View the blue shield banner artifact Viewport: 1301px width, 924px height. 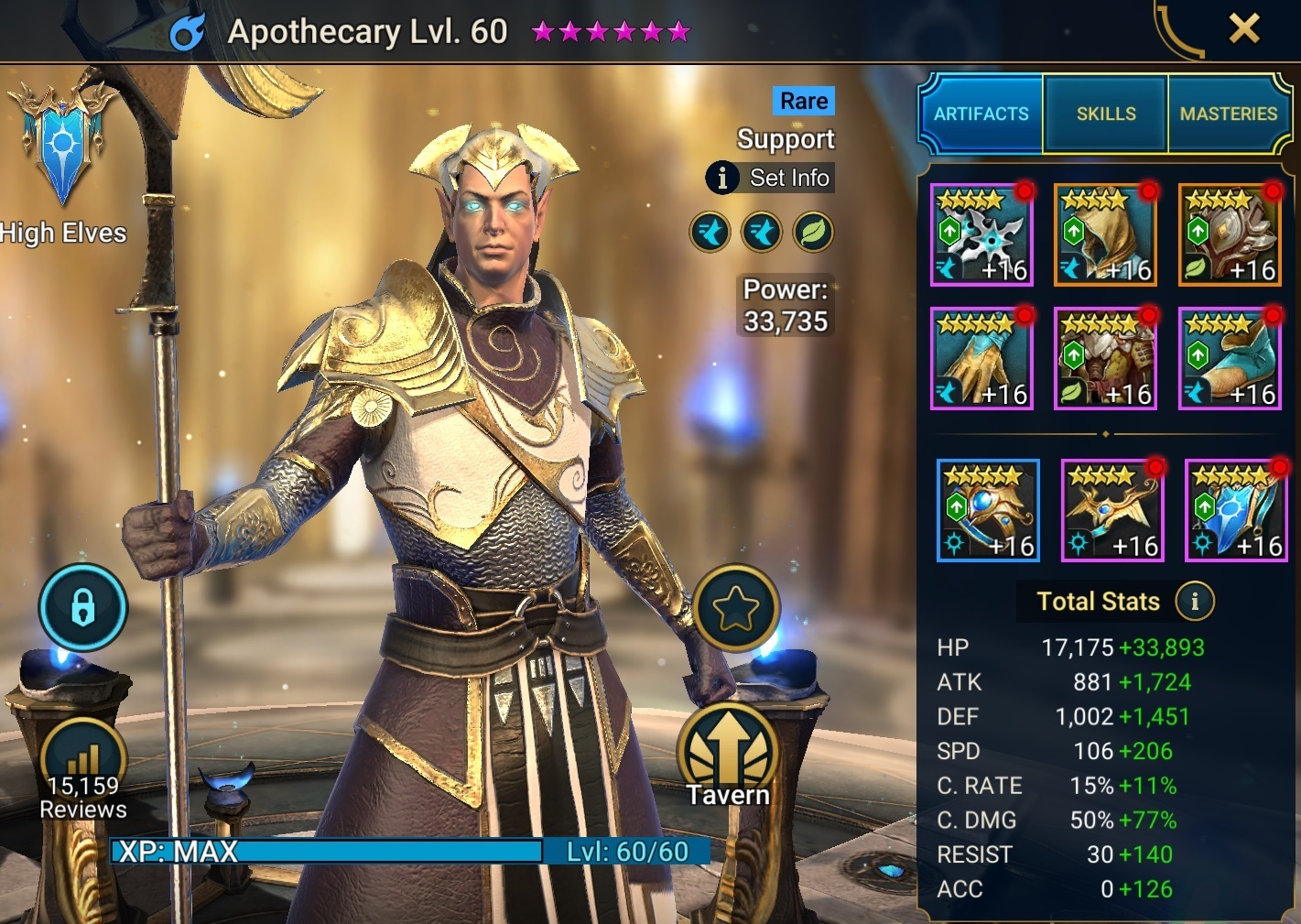click(x=1236, y=510)
